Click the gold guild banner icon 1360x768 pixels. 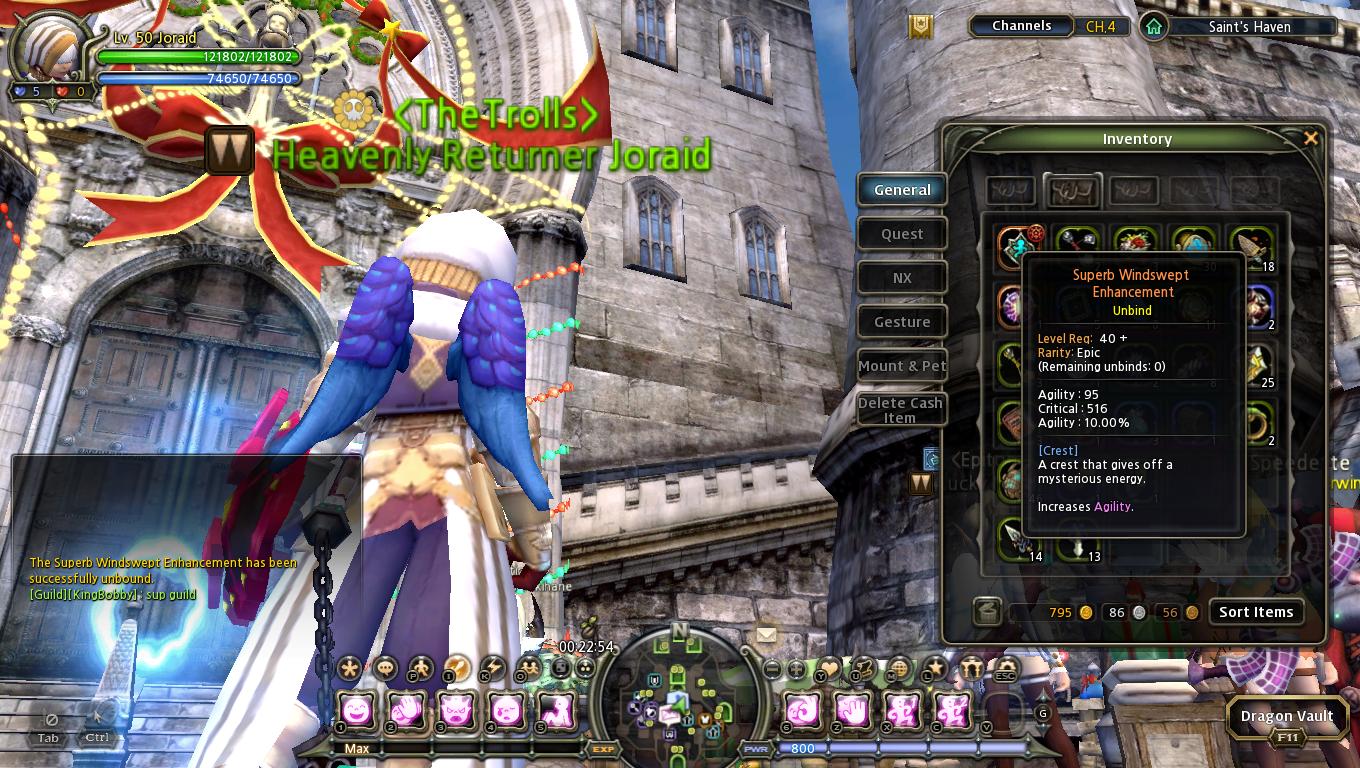pos(920,26)
